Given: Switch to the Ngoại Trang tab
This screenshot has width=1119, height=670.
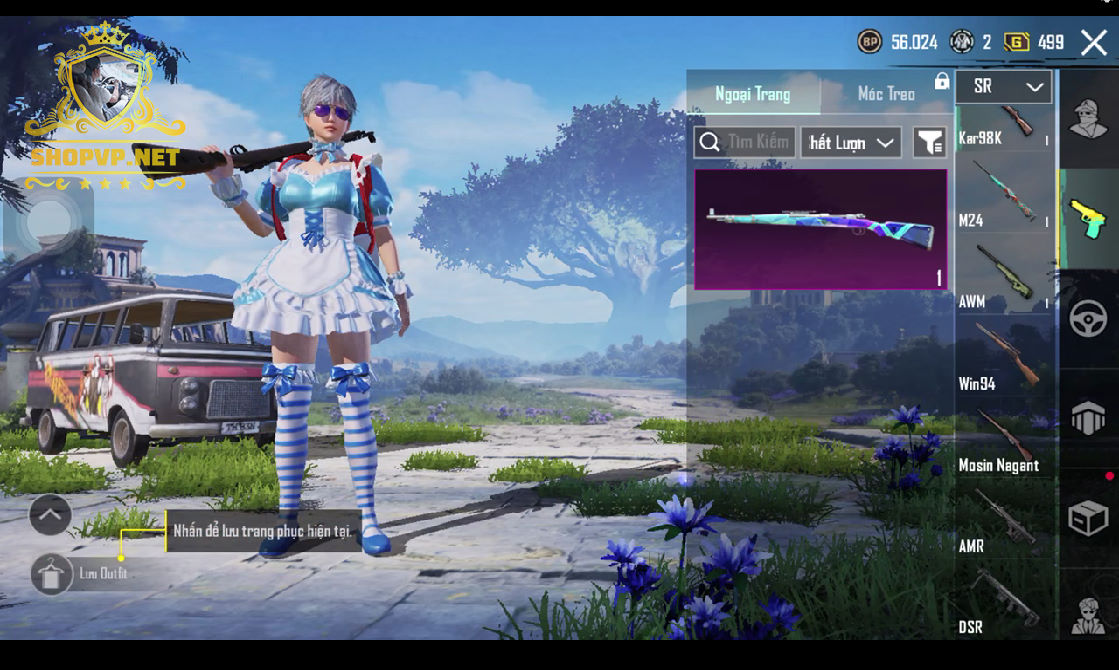Looking at the screenshot, I should click(752, 94).
